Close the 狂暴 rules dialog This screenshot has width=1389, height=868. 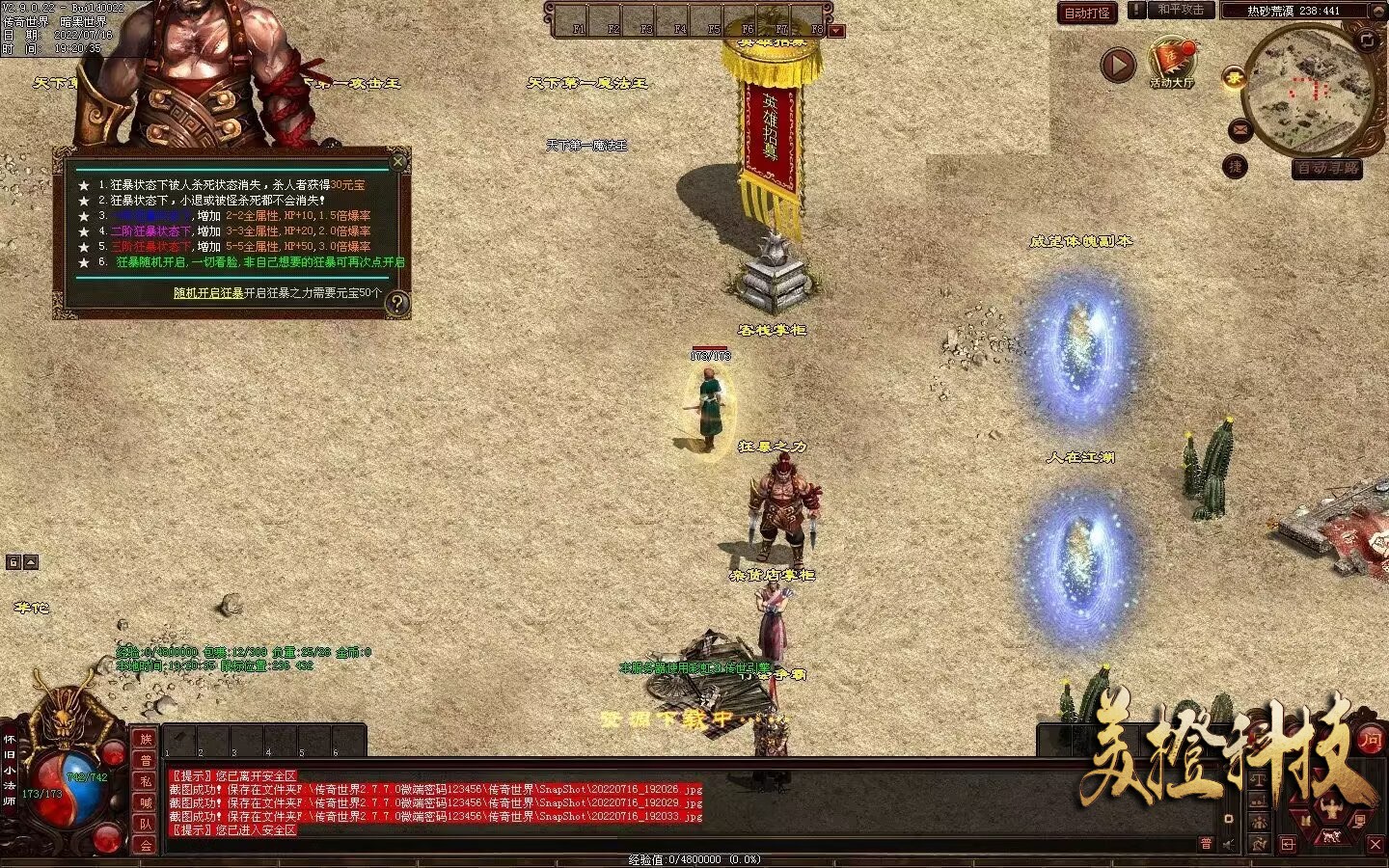pyautogui.click(x=398, y=161)
